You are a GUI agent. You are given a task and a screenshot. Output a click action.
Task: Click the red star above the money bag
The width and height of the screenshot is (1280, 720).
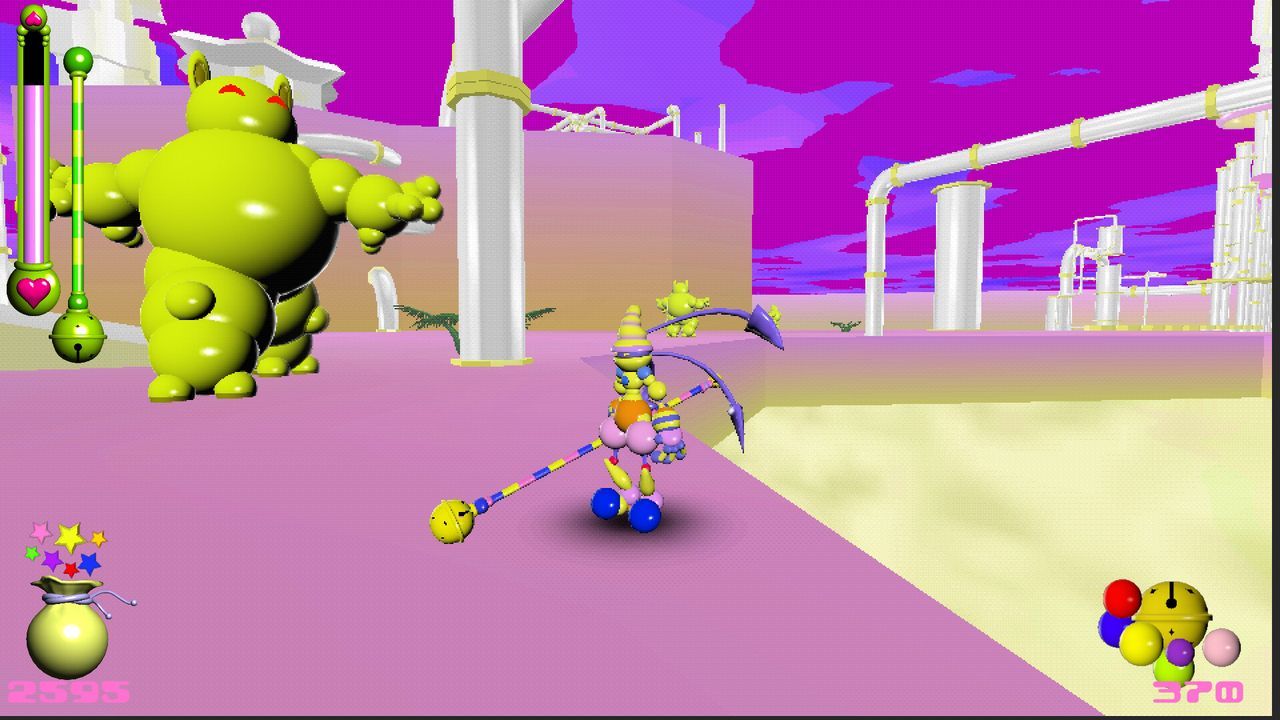[x=70, y=569]
